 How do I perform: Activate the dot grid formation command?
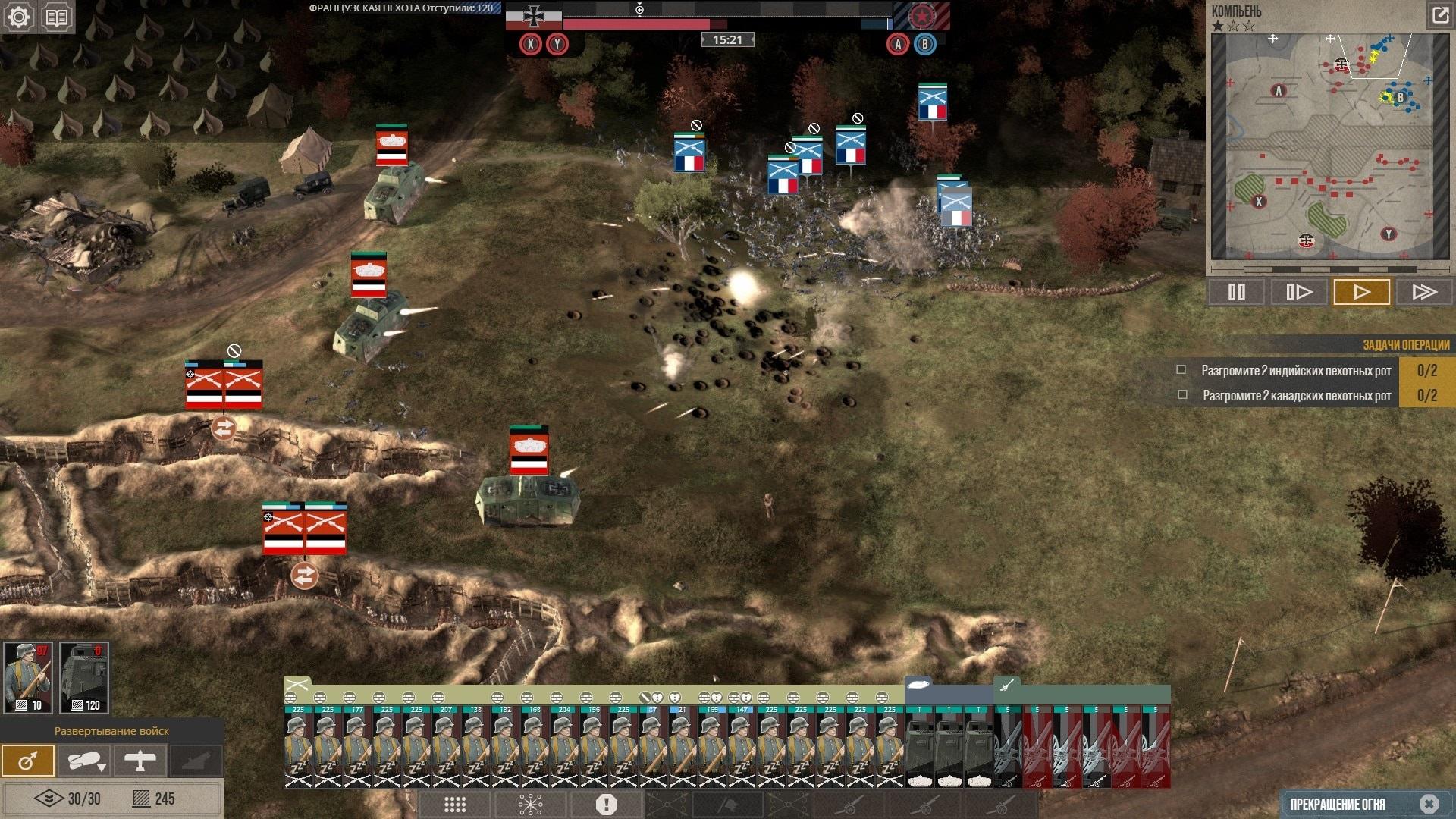coord(455,805)
